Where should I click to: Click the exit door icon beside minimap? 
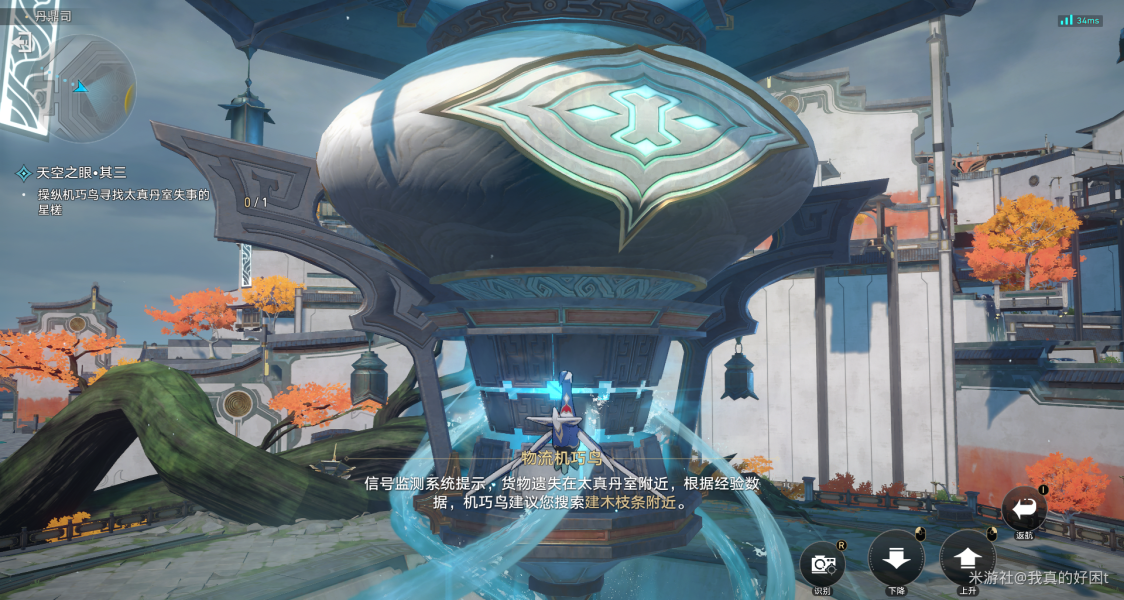(x=25, y=42)
